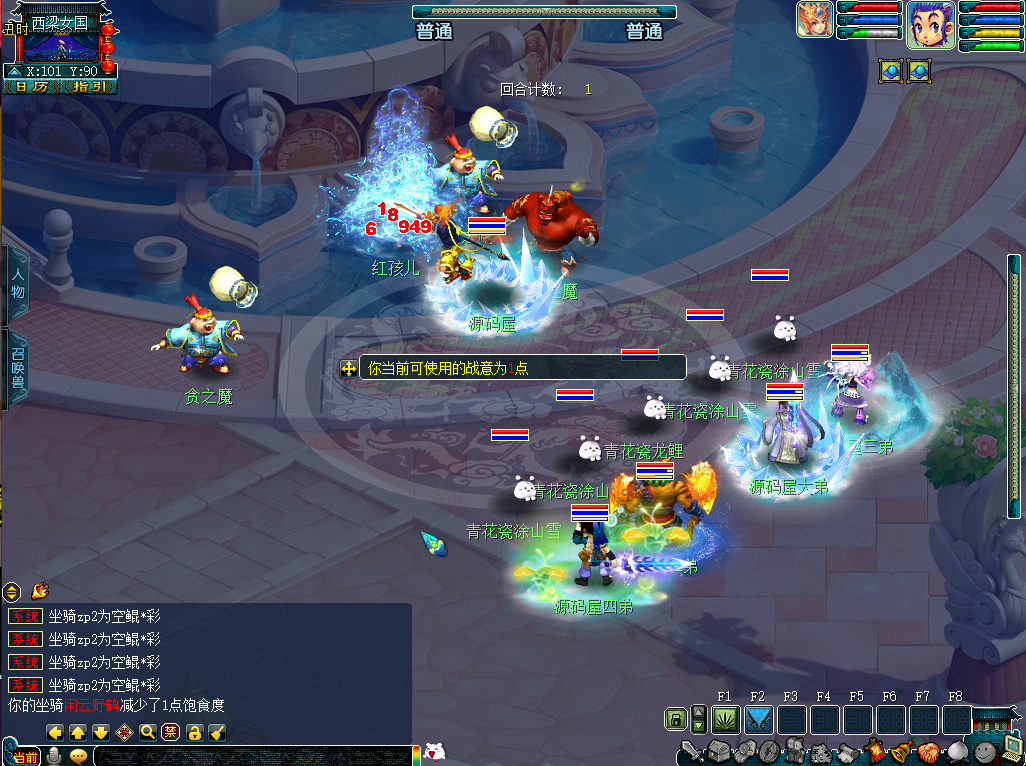1026x766 pixels.
Task: Open the smiley face toolbar icon
Action: click(985, 751)
